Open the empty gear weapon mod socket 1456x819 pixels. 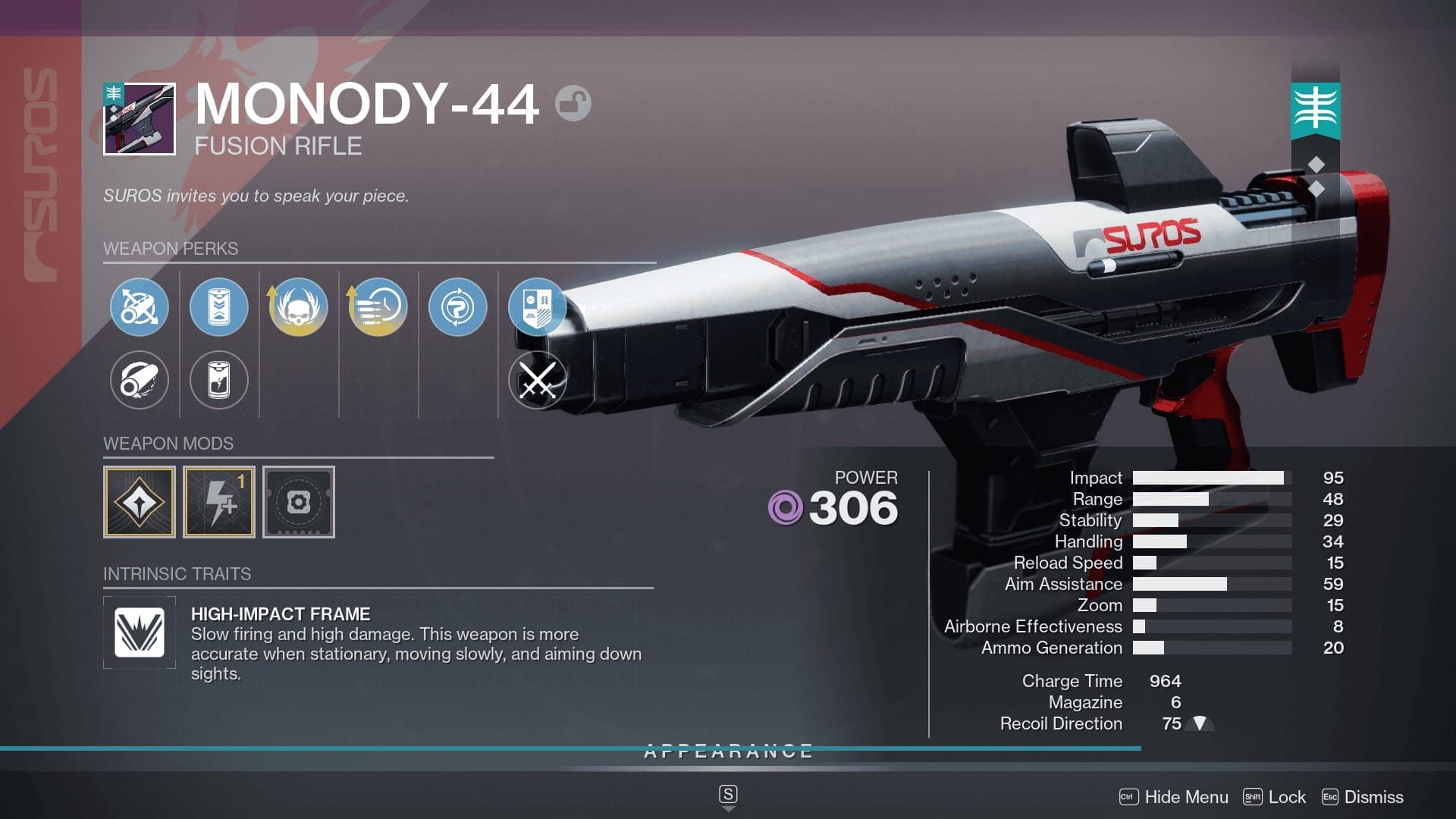click(x=299, y=502)
